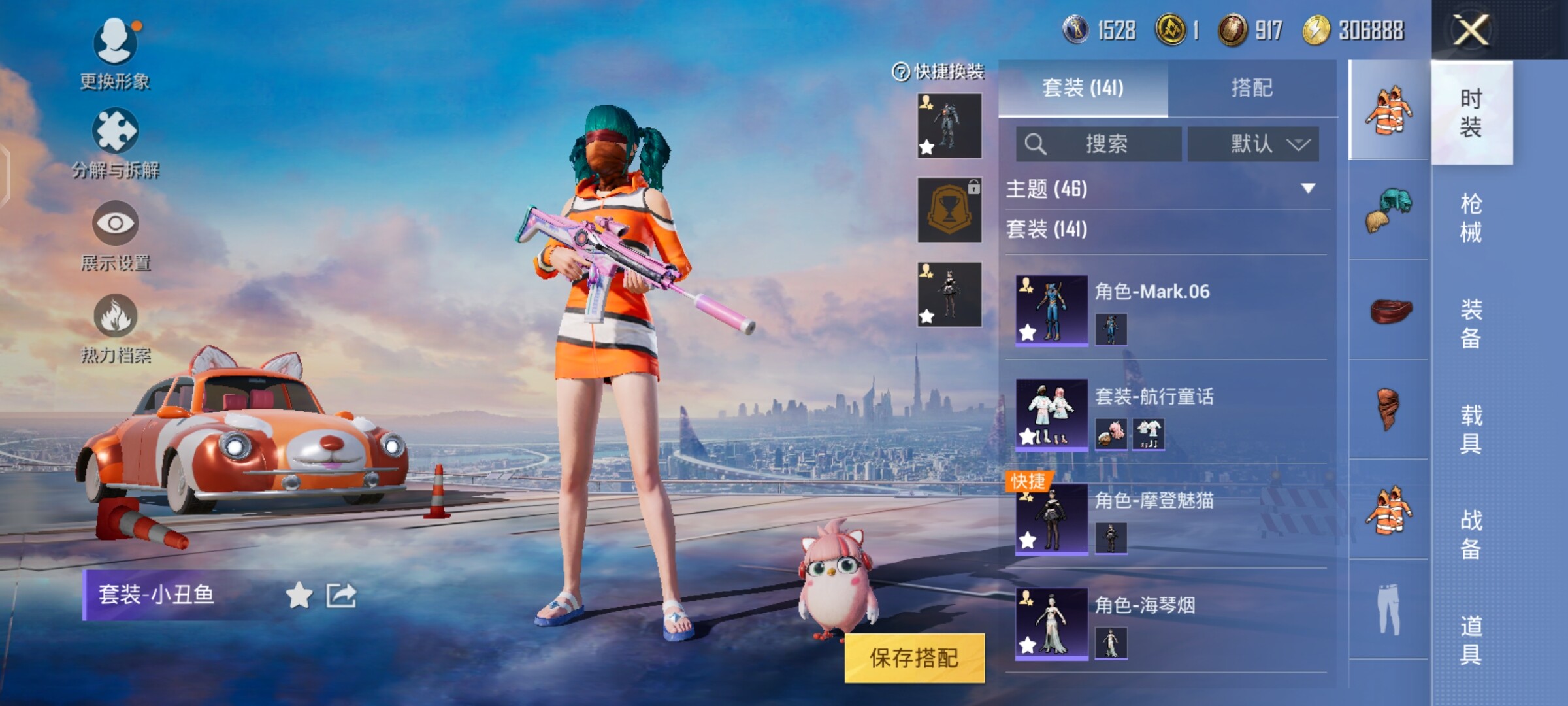Open 更换形象 change appearance

tap(115, 52)
